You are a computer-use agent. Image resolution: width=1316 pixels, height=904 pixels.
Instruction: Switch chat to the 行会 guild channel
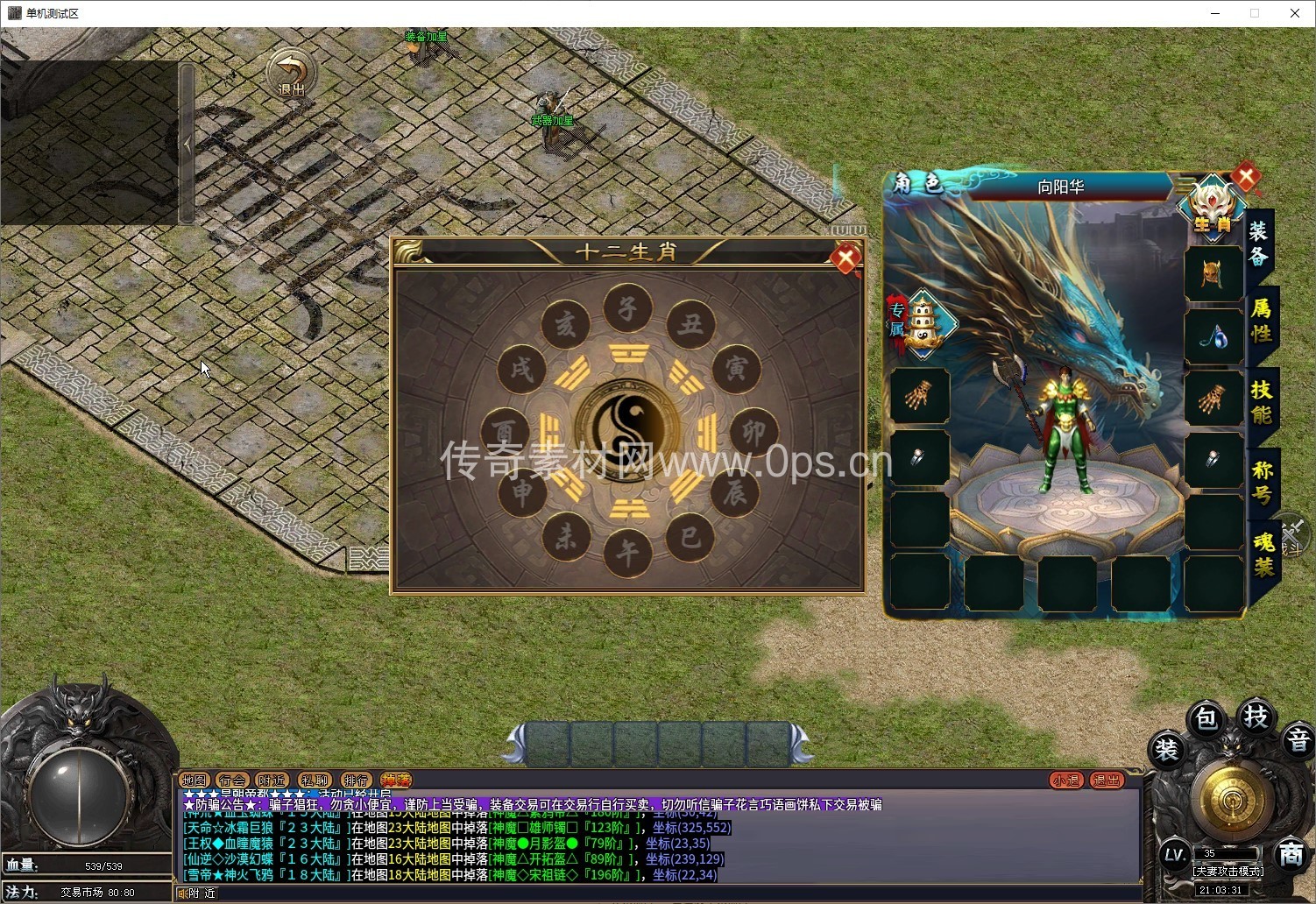(x=232, y=780)
